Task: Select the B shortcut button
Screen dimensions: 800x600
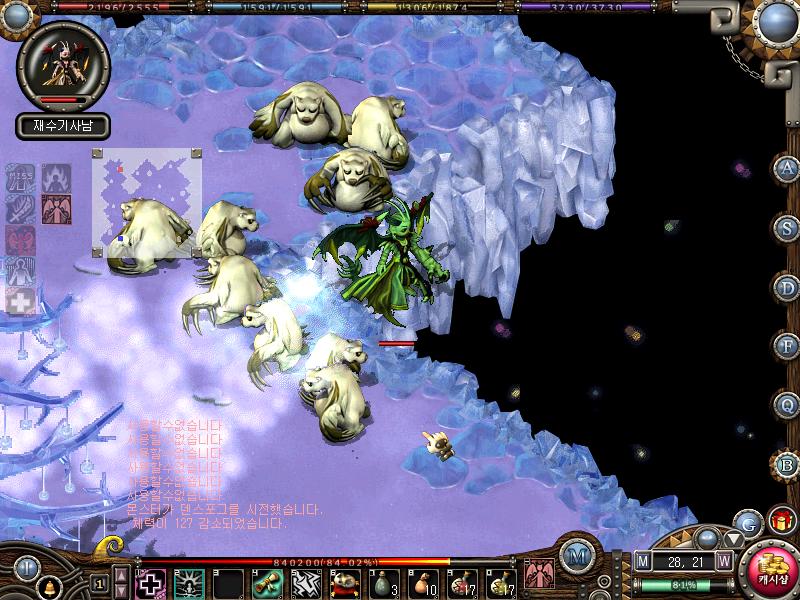Action: pos(787,464)
